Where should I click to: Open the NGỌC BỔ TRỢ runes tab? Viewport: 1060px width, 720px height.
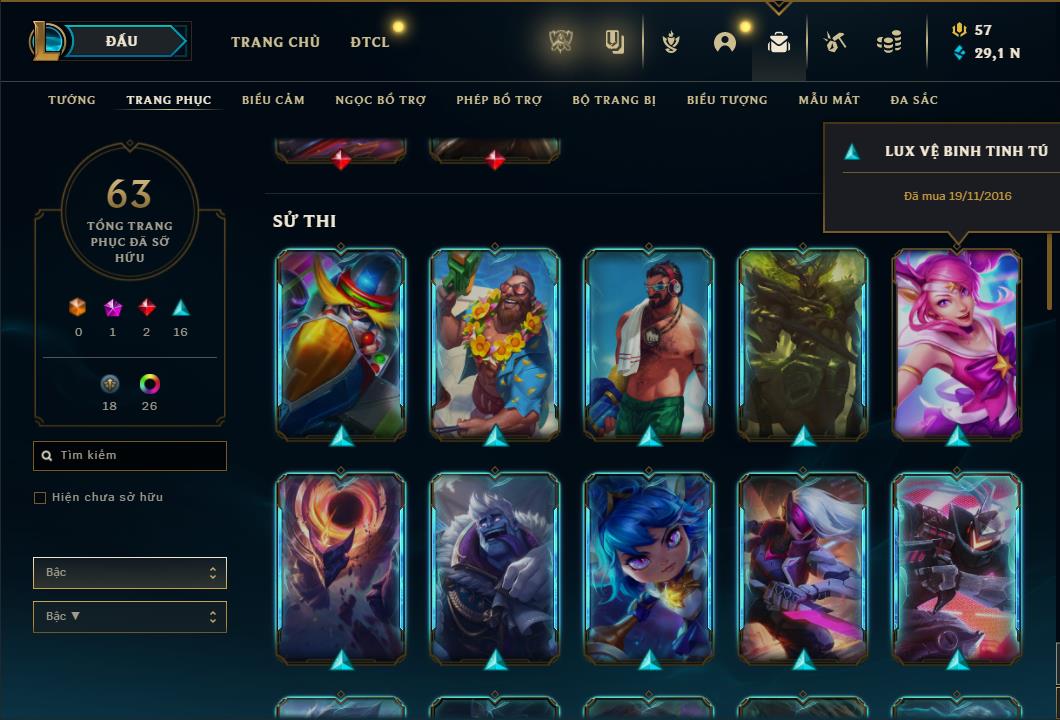[380, 100]
